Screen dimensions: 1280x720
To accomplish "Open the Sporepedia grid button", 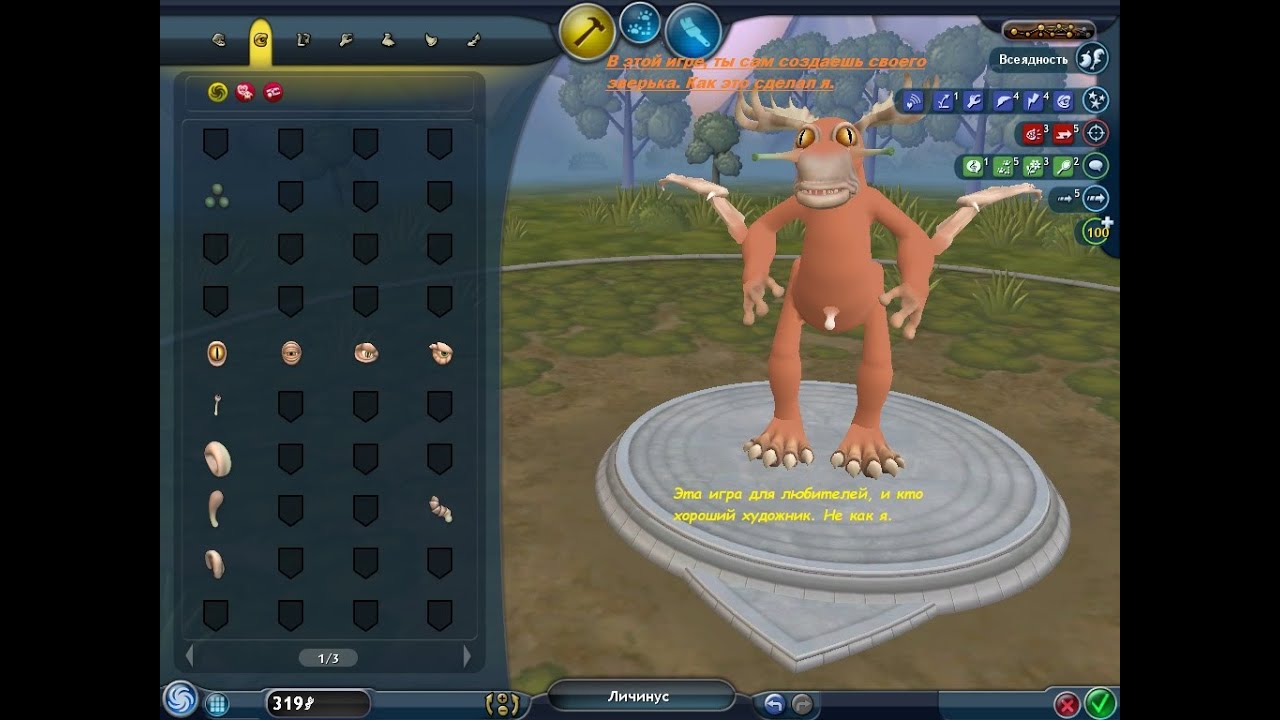I will pyautogui.click(x=216, y=704).
